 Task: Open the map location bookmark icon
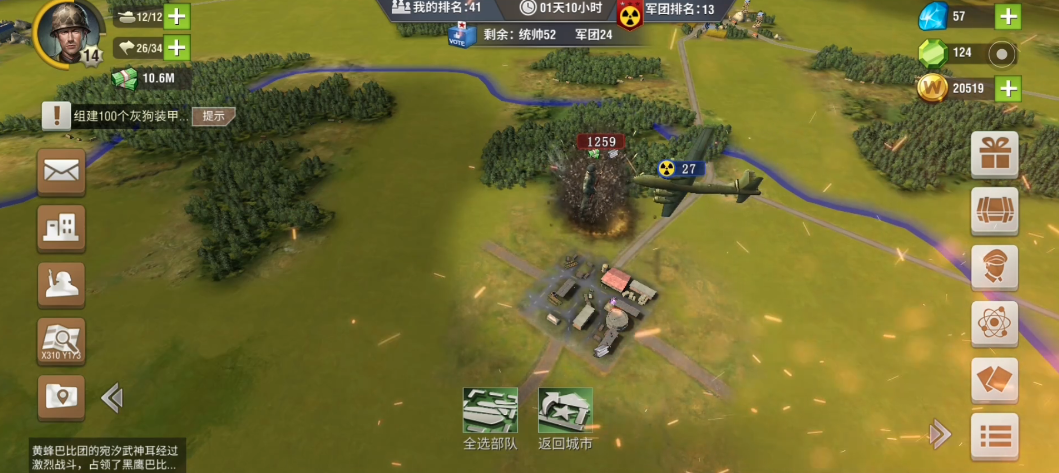tap(61, 397)
